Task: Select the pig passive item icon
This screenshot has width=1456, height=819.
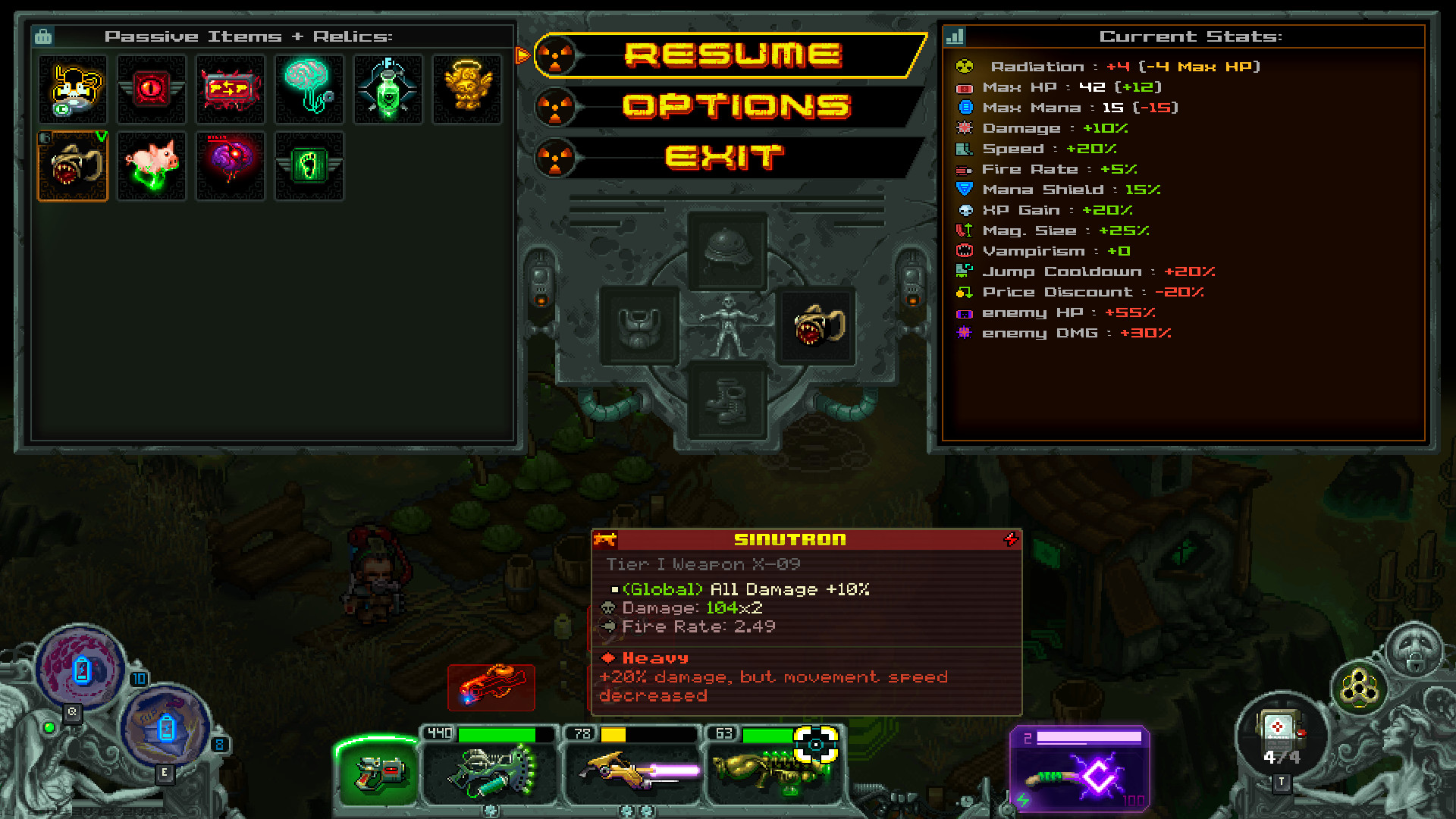Action: (152, 165)
